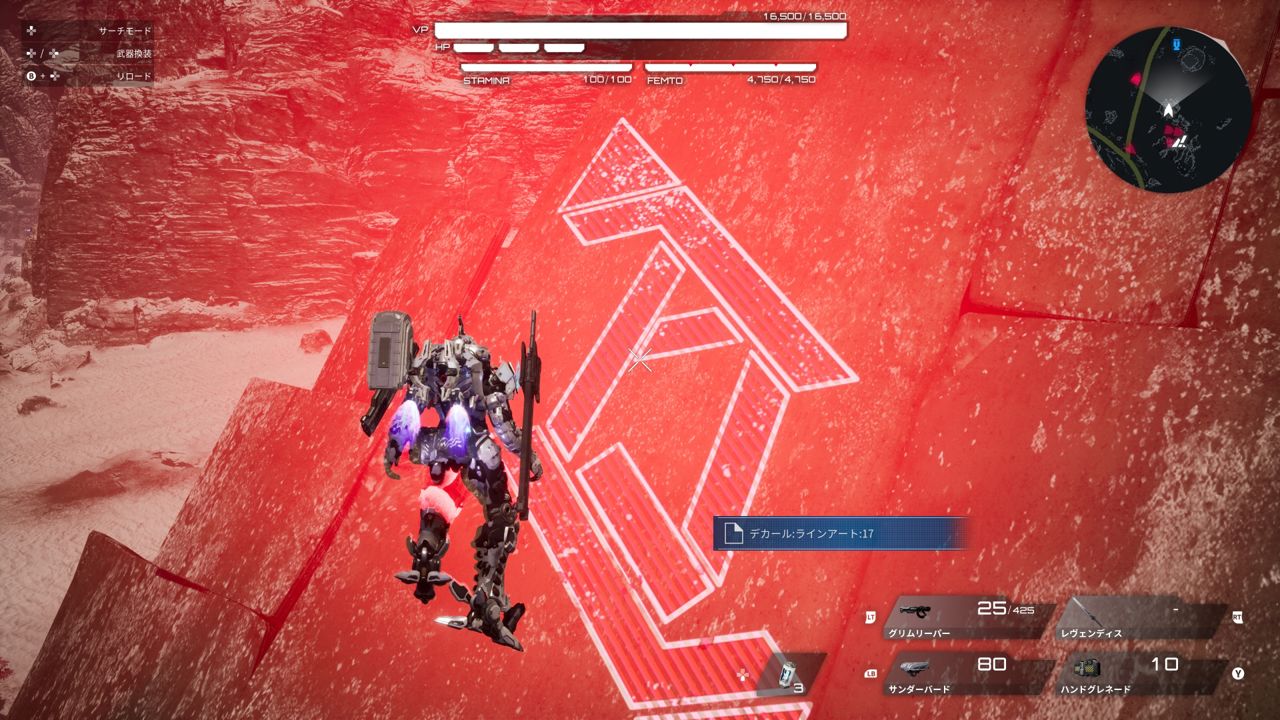Select the グリムリーパー weapon slot
1280x720 pixels.
coord(961,619)
